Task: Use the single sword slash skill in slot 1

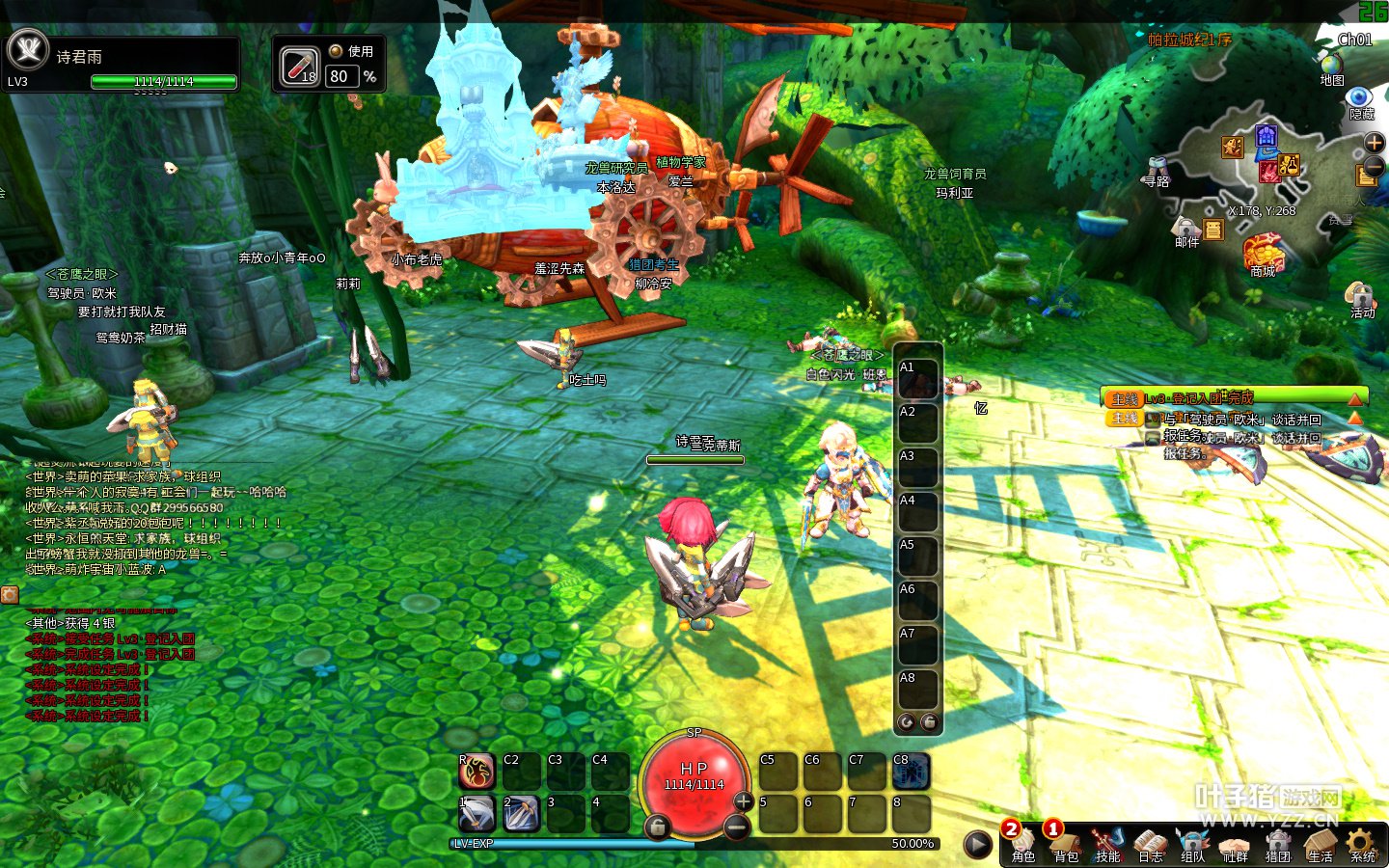Action: click(x=477, y=815)
